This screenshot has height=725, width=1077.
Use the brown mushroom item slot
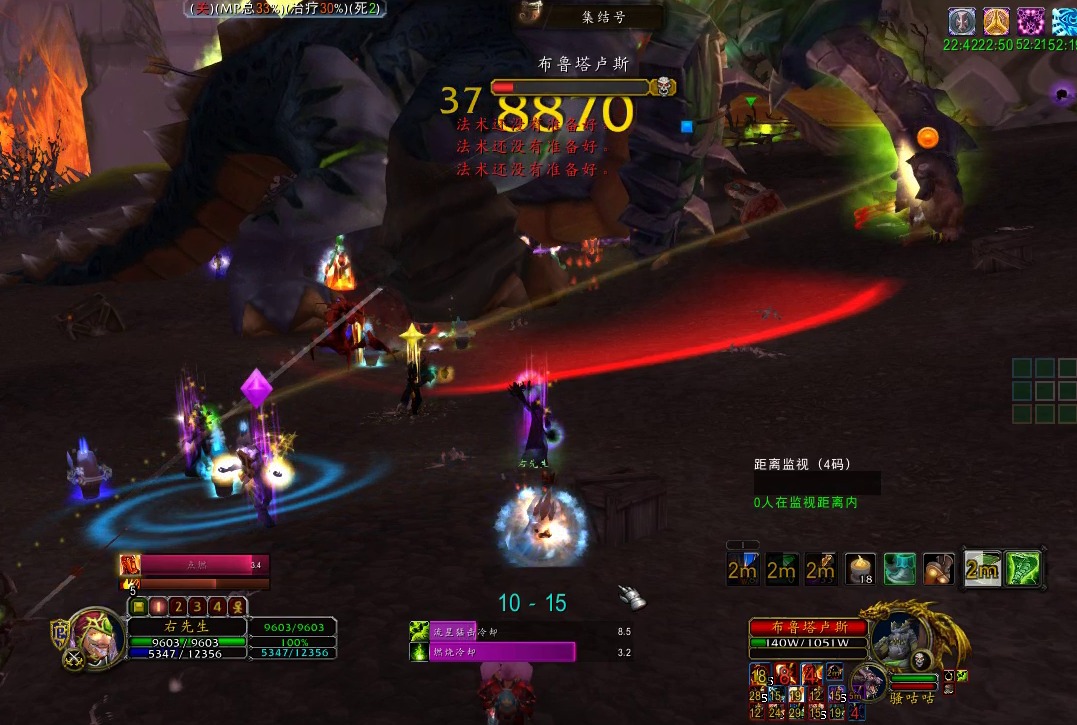coord(938,569)
